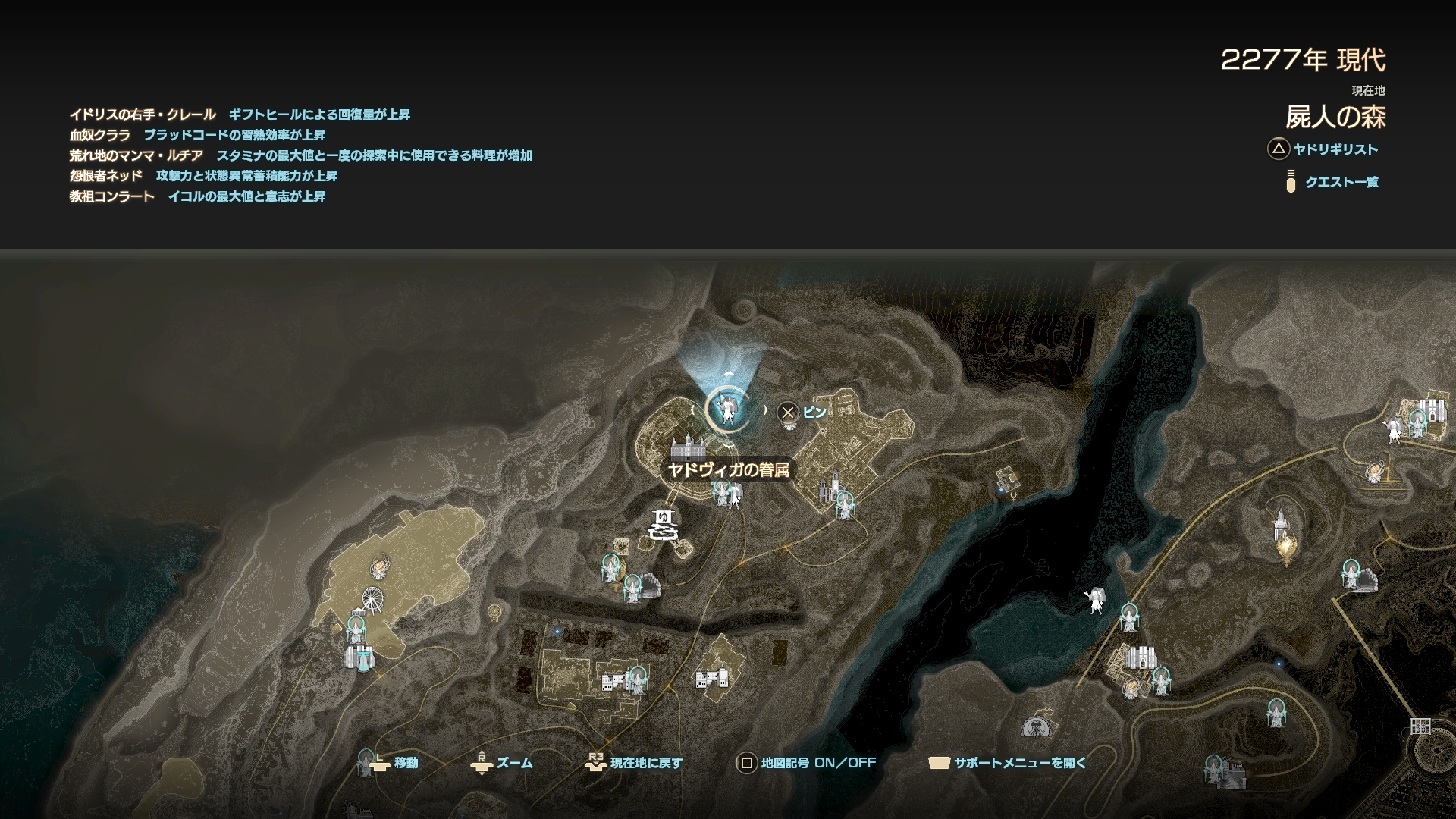The image size is (1456, 819).
Task: Select the lattice gate marker near circular plaza
Action: point(1420,726)
